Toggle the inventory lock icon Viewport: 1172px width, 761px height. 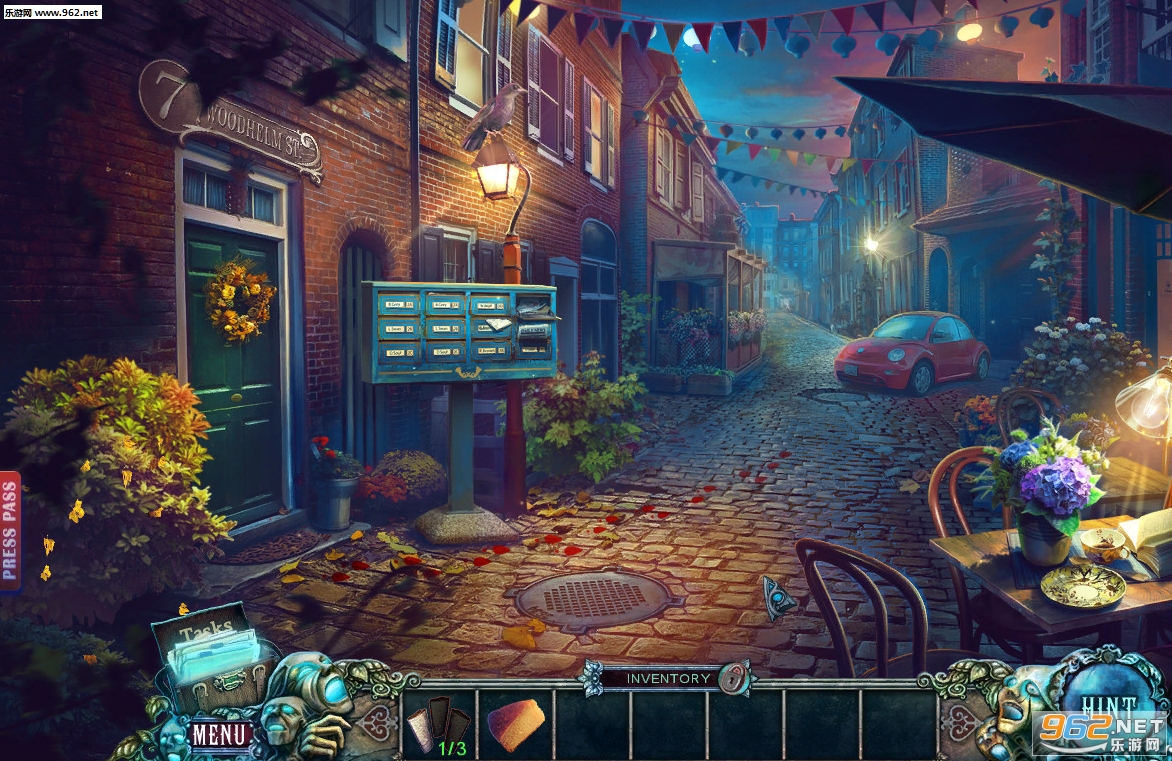736,677
